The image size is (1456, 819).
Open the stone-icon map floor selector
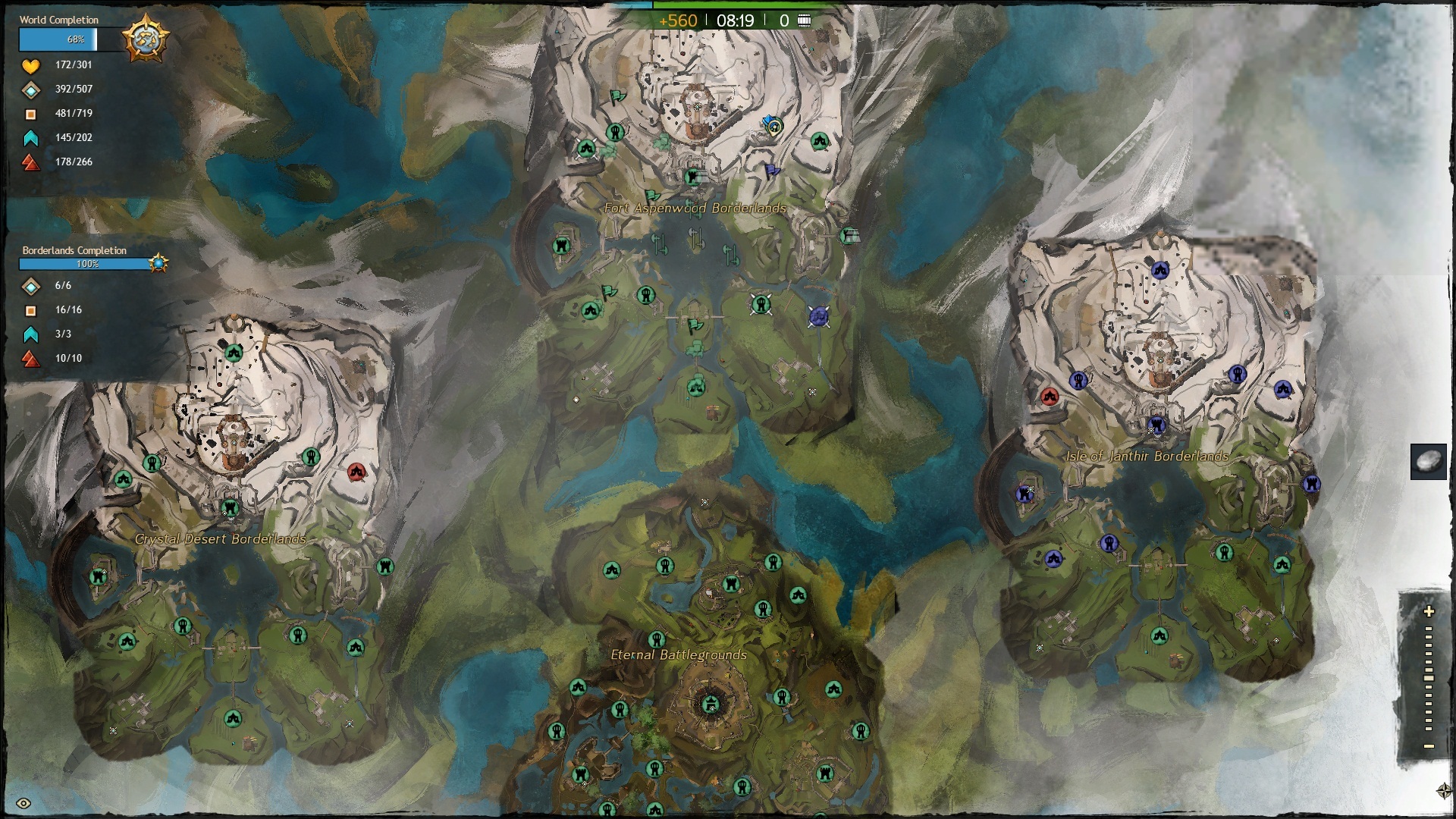pyautogui.click(x=1428, y=462)
